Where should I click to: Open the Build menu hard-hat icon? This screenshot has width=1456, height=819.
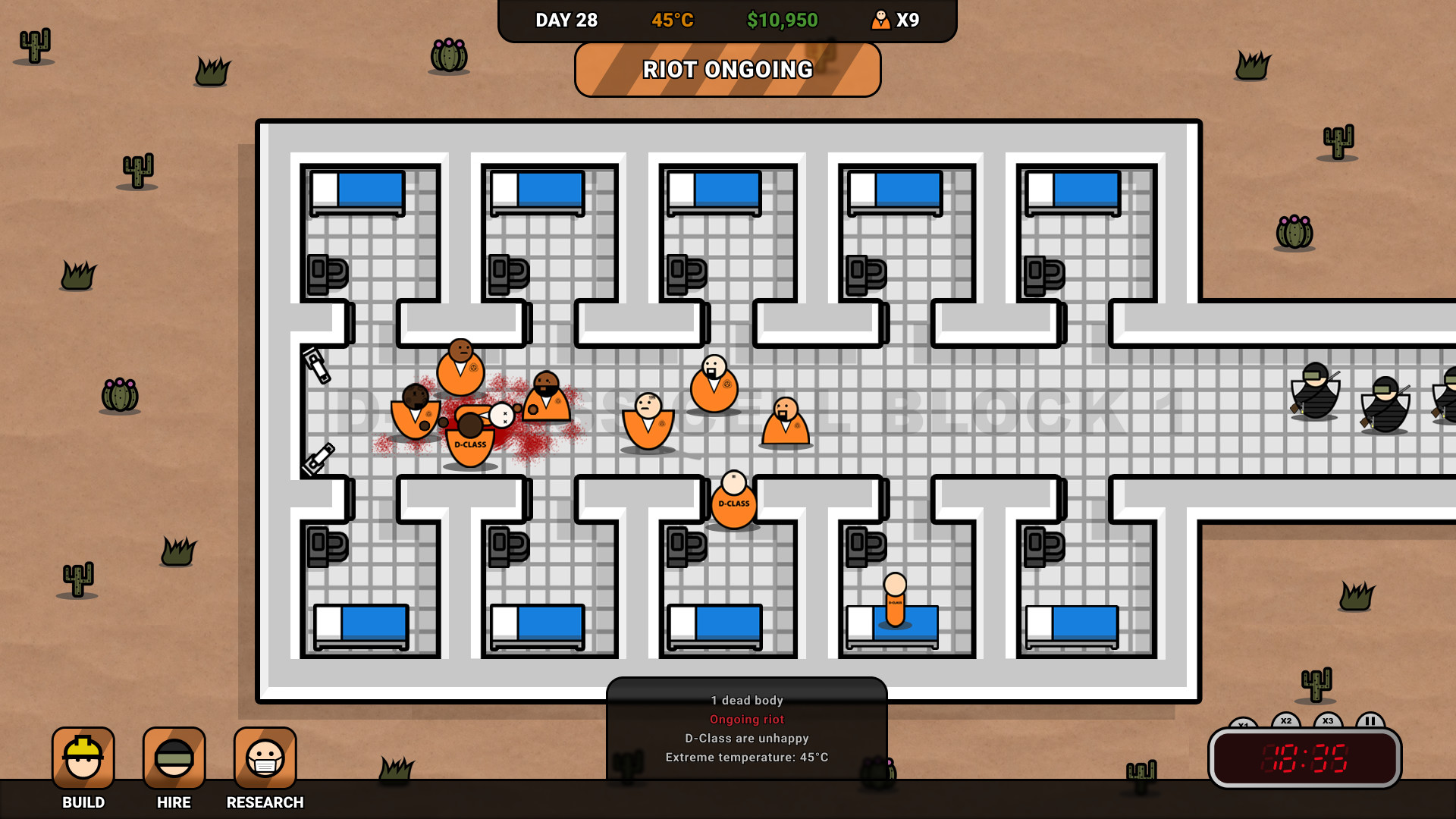click(83, 756)
